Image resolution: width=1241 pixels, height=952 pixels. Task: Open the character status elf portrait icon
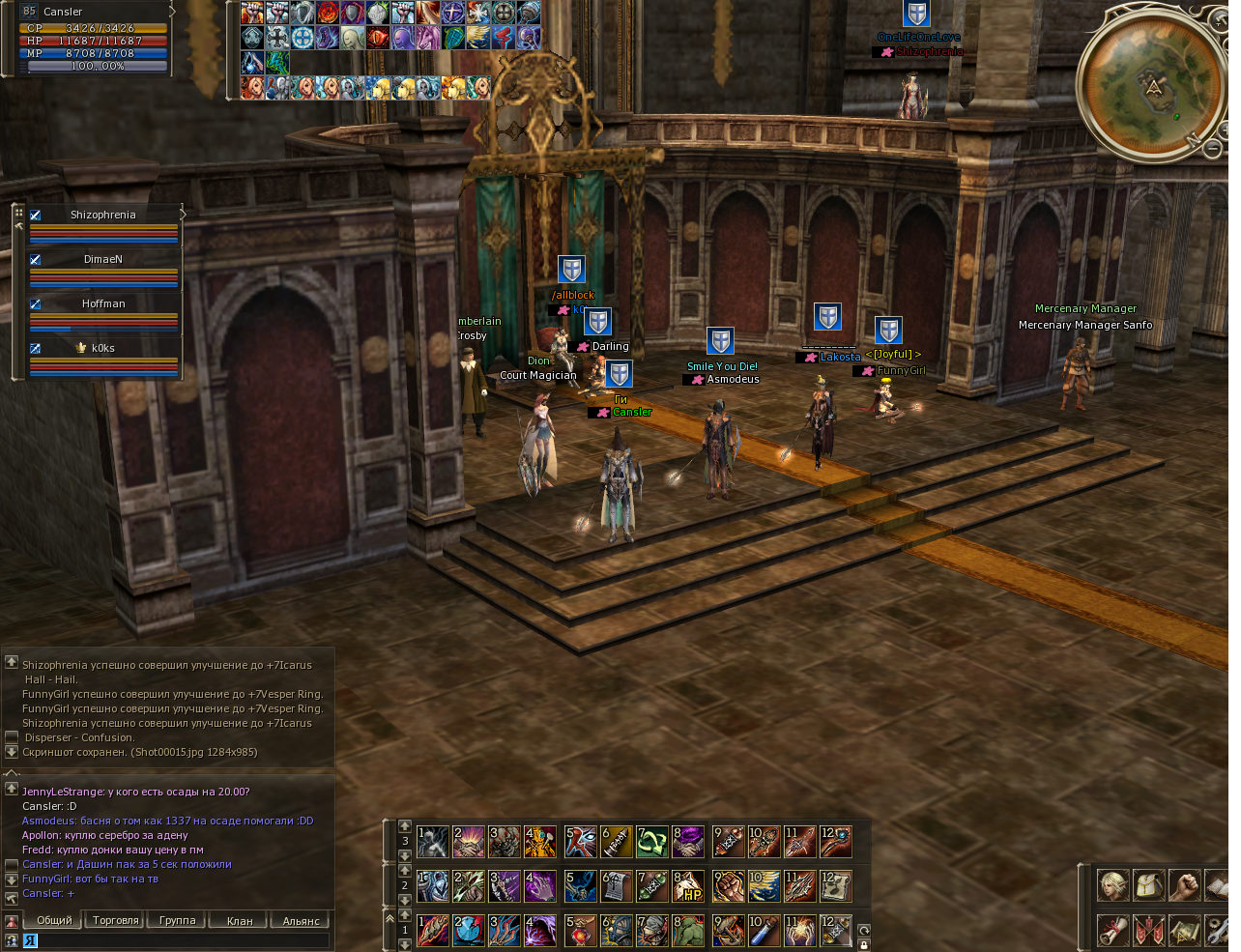(x=1112, y=885)
